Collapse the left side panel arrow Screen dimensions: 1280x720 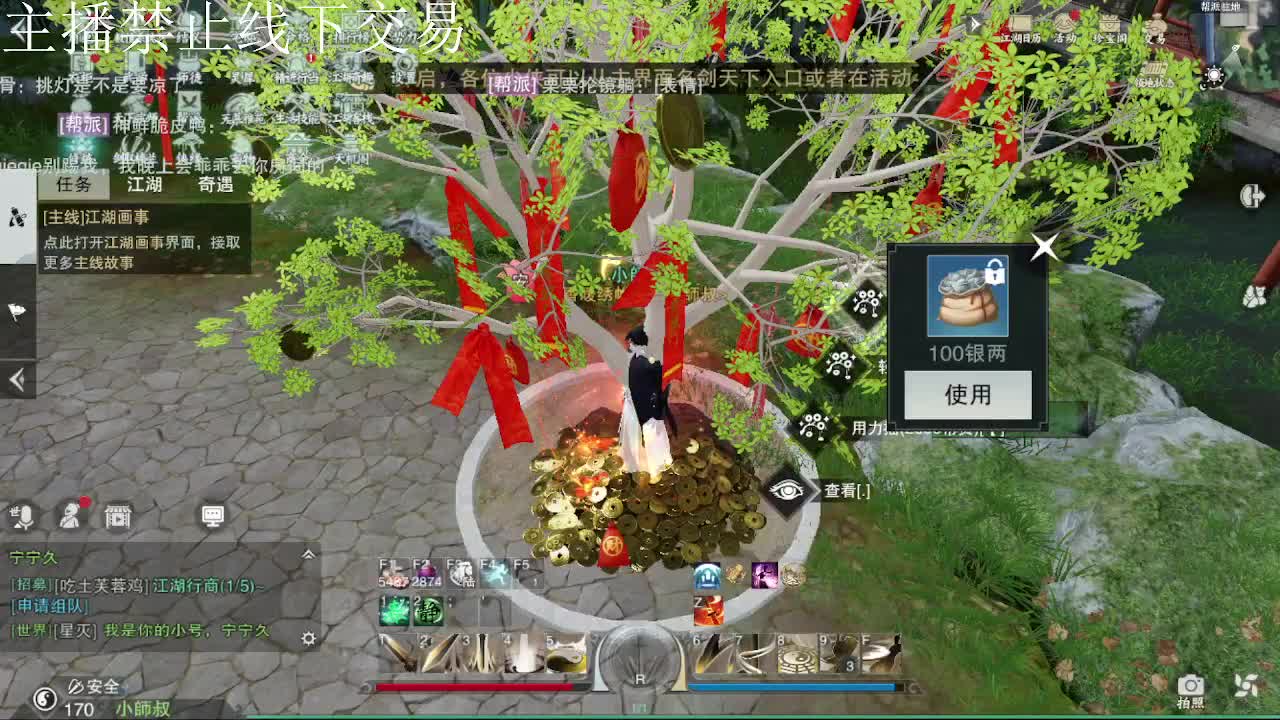tap(17, 379)
